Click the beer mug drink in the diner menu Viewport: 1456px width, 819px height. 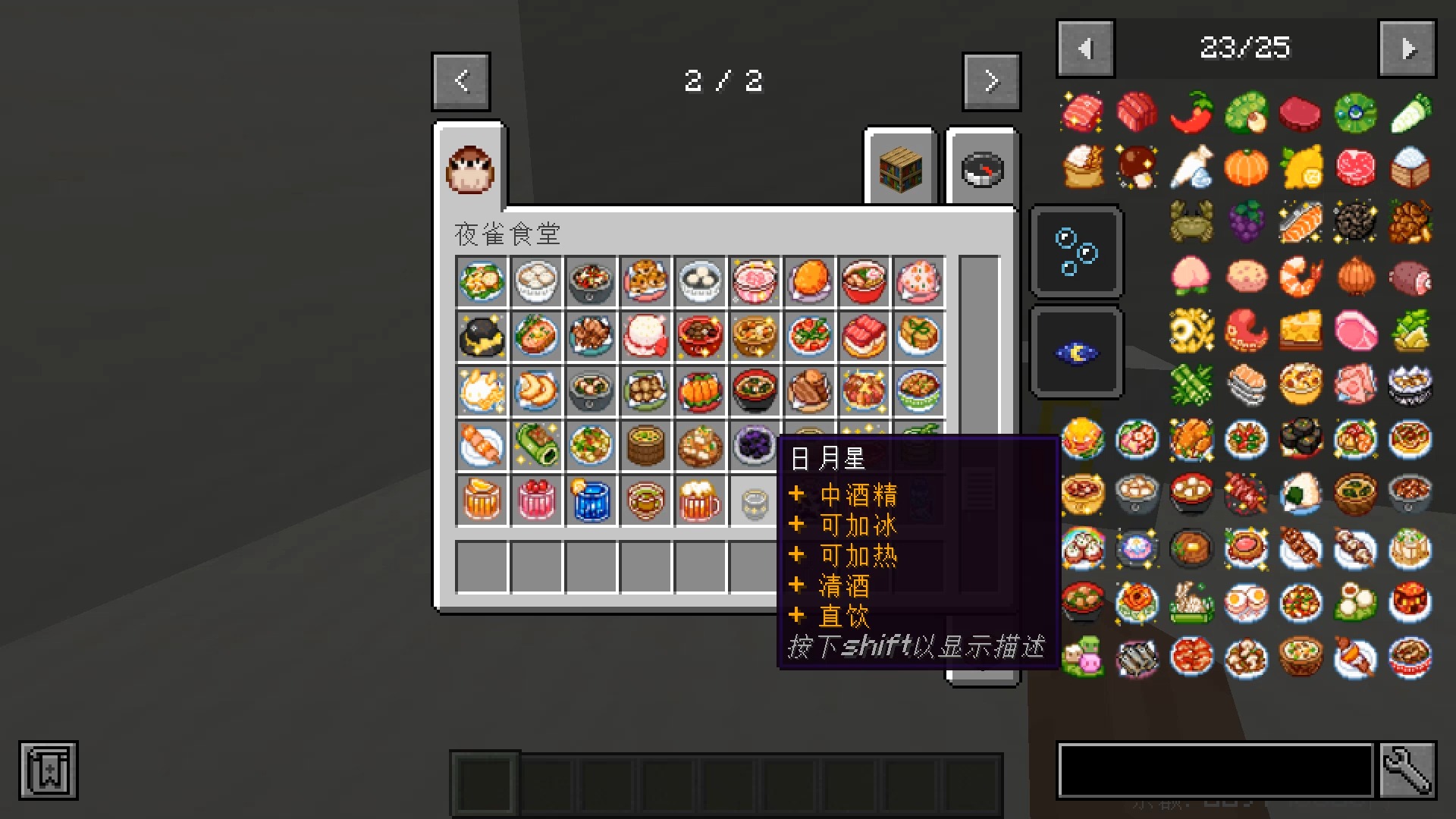(x=699, y=500)
